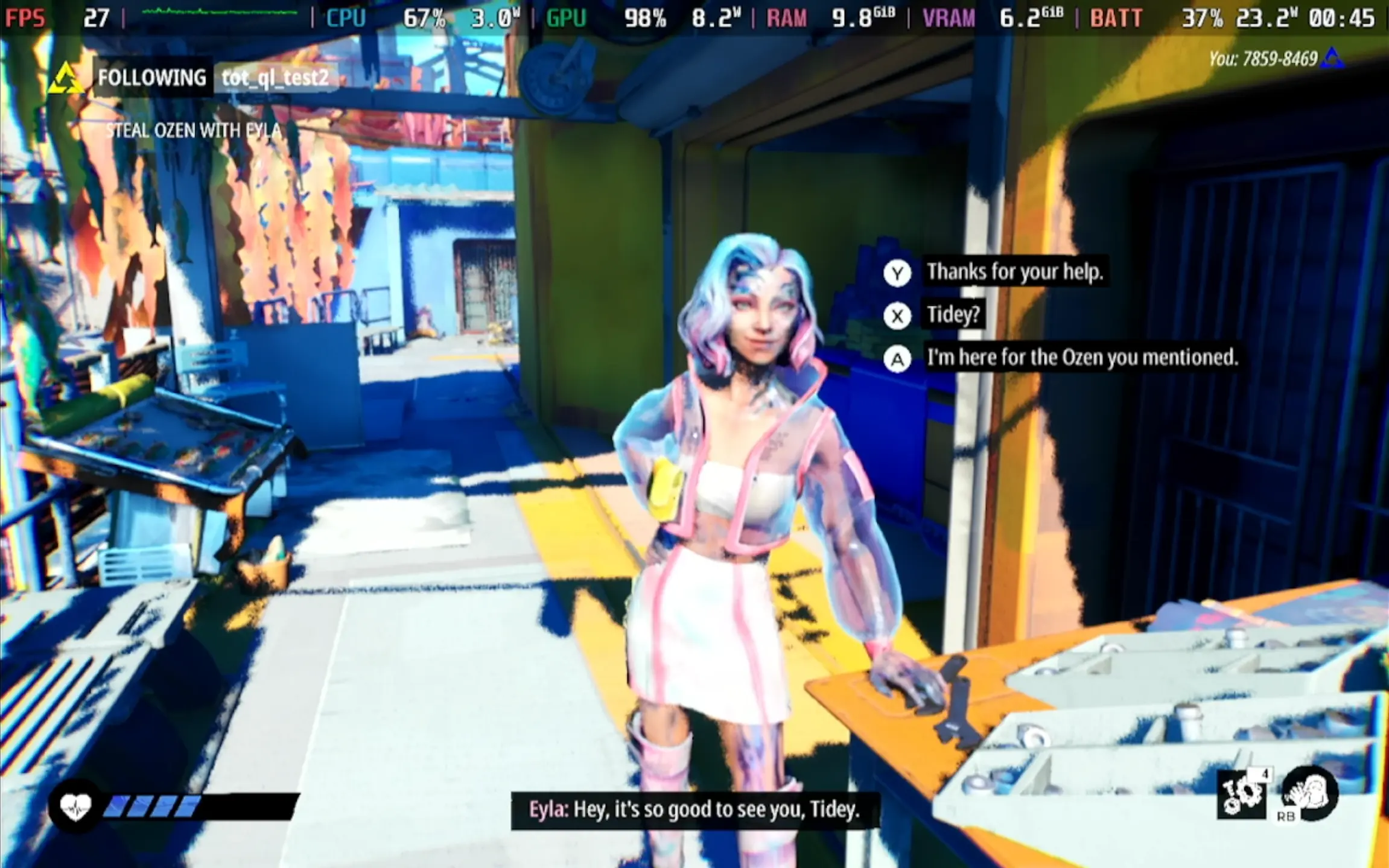Pick "I'm here for the Ozen you mentioned."
This screenshot has width=1389, height=868.
pos(1081,358)
